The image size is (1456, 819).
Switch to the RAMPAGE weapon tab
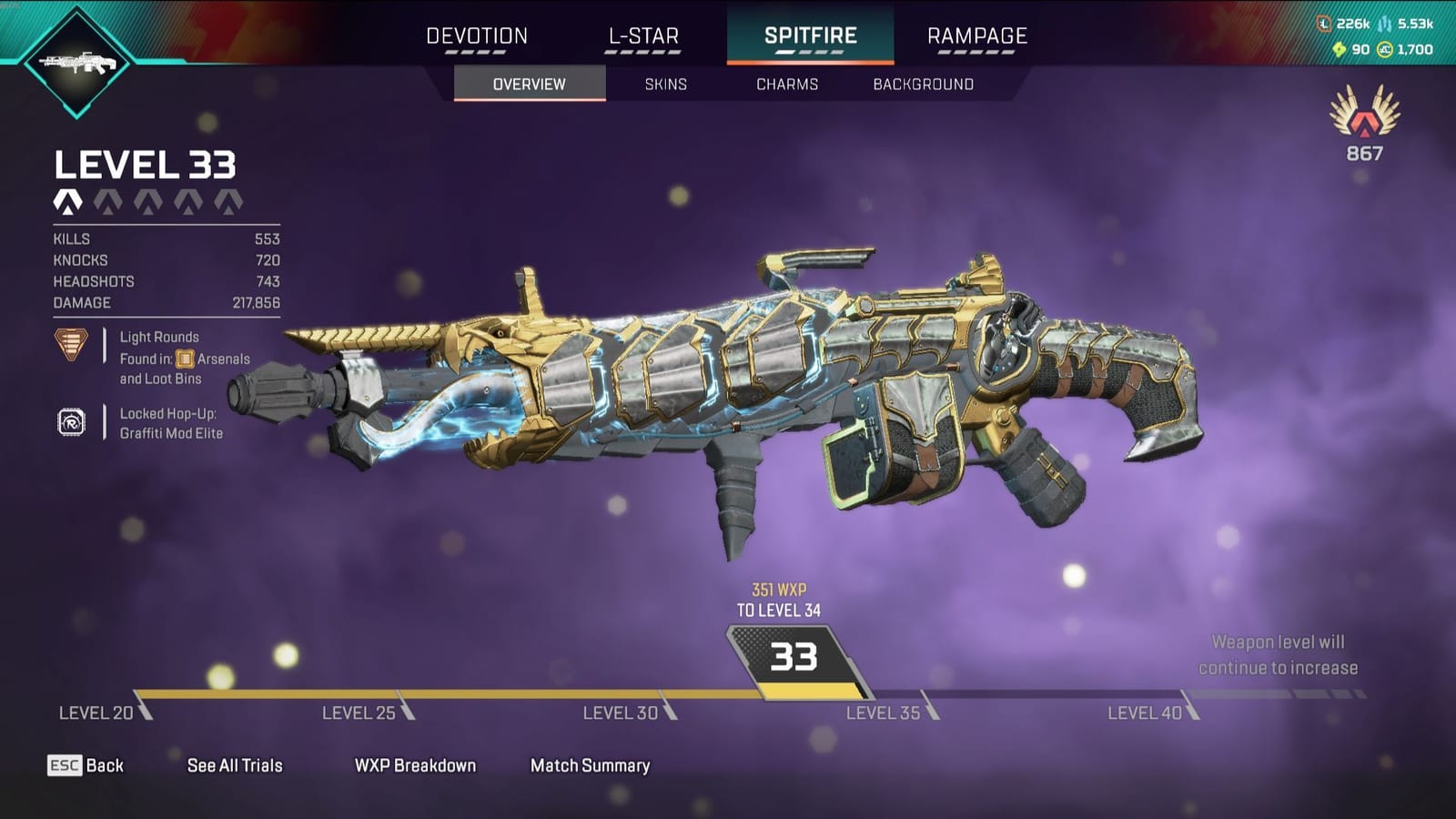(976, 36)
